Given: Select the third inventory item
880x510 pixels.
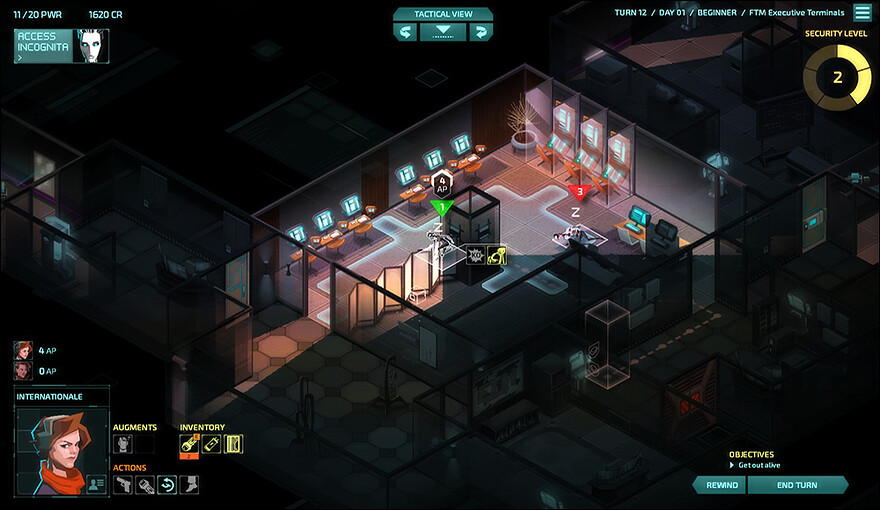Looking at the screenshot, I should coord(234,444).
